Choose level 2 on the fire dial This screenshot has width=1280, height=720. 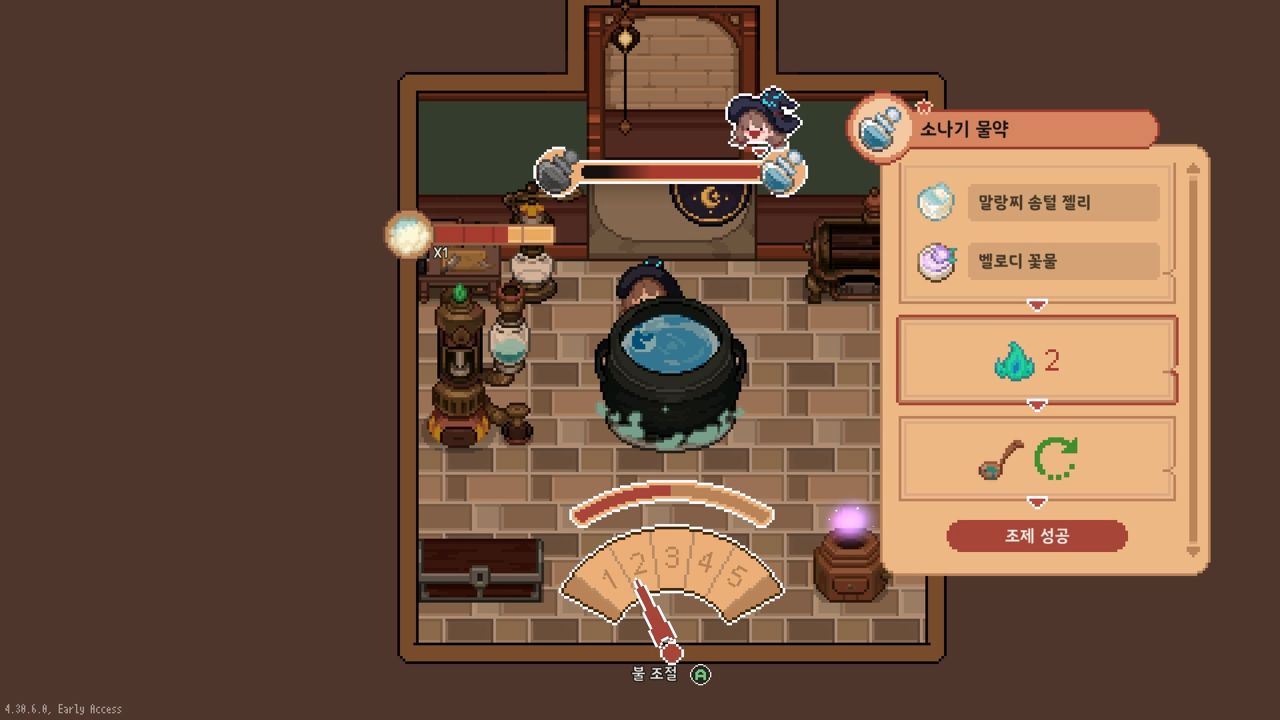click(639, 563)
